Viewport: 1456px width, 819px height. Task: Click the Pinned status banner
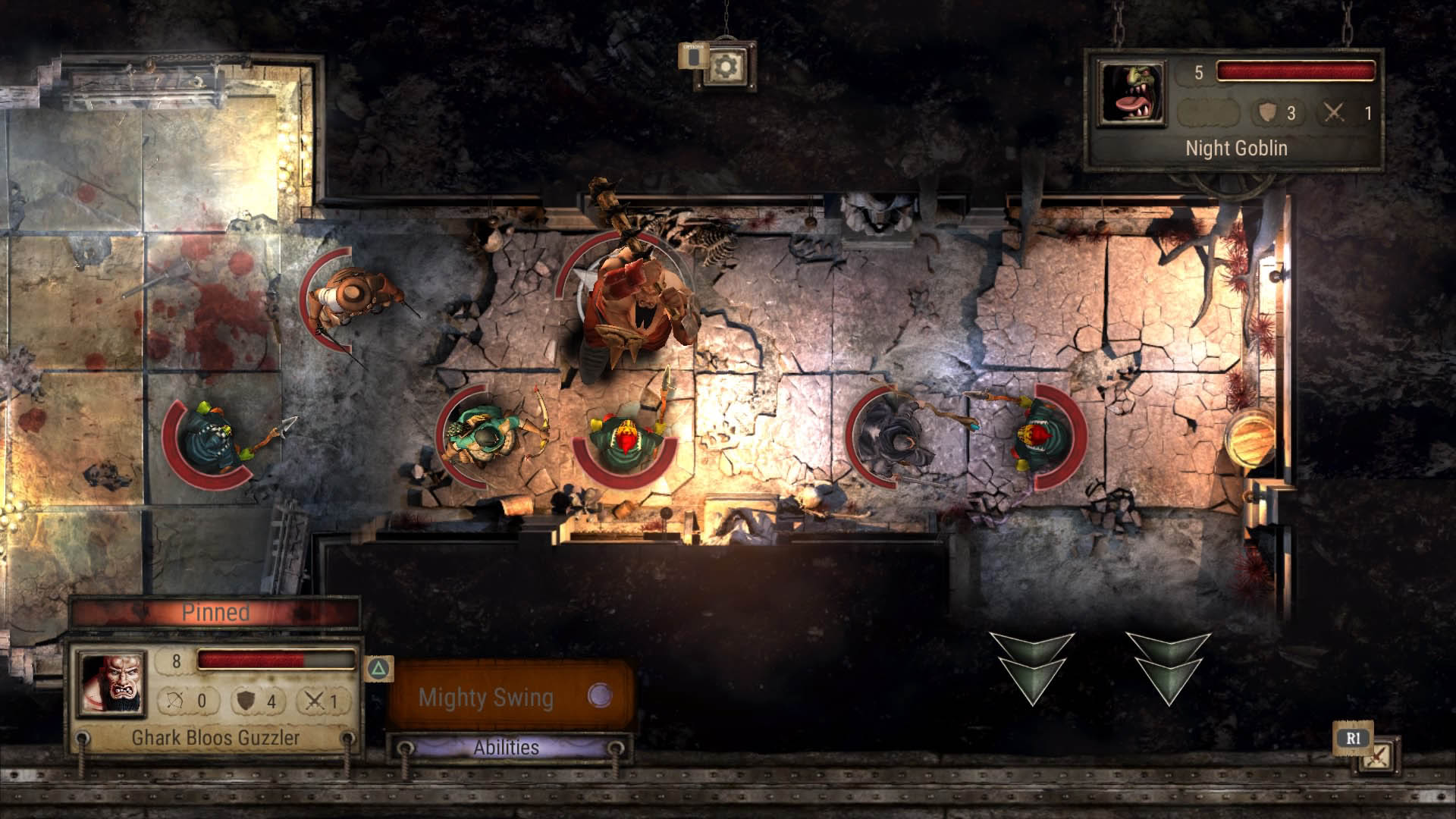pyautogui.click(x=218, y=612)
